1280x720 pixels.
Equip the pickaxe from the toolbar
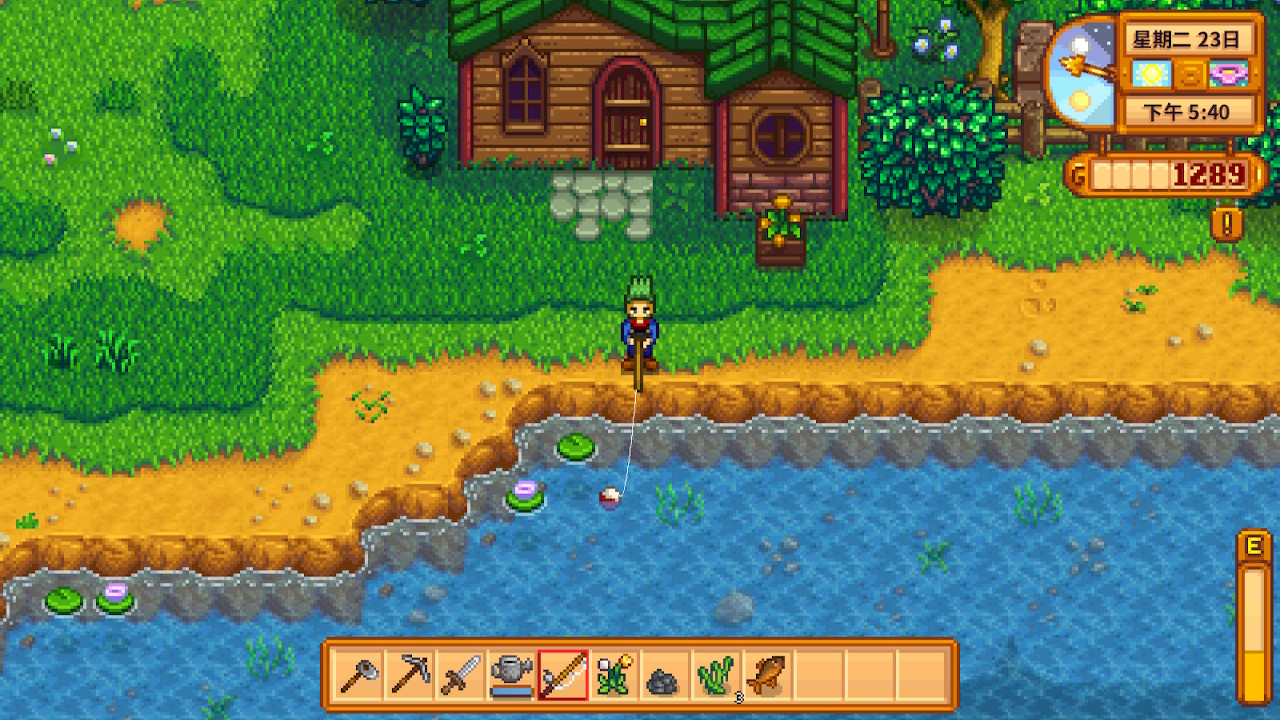click(x=410, y=675)
